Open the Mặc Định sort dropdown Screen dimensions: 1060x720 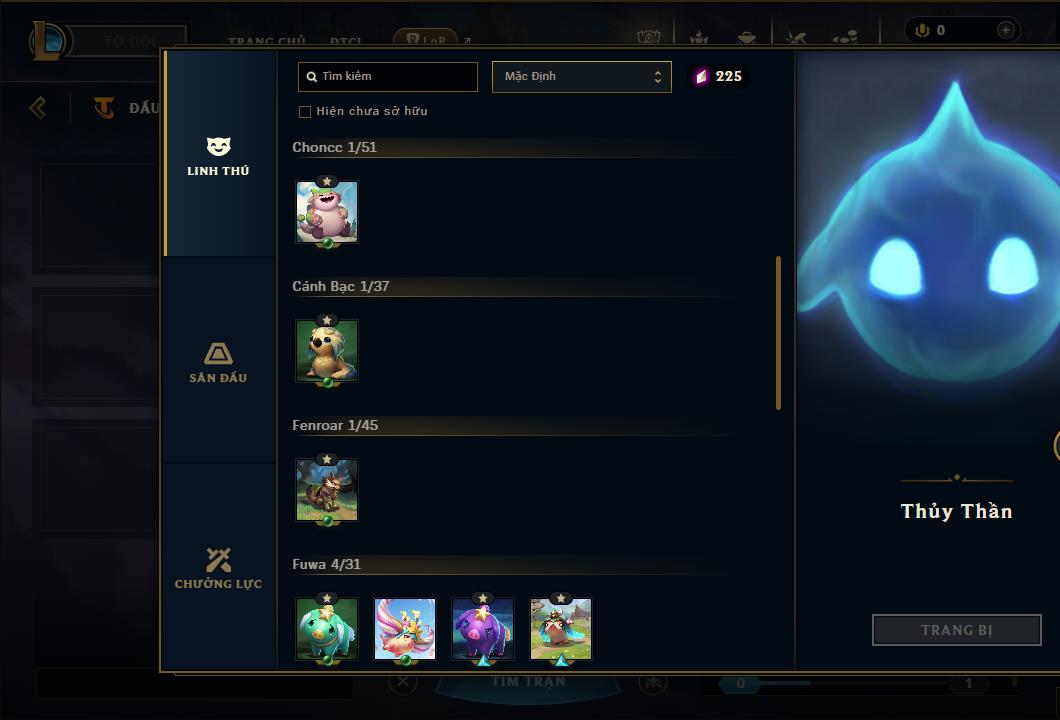click(x=581, y=77)
